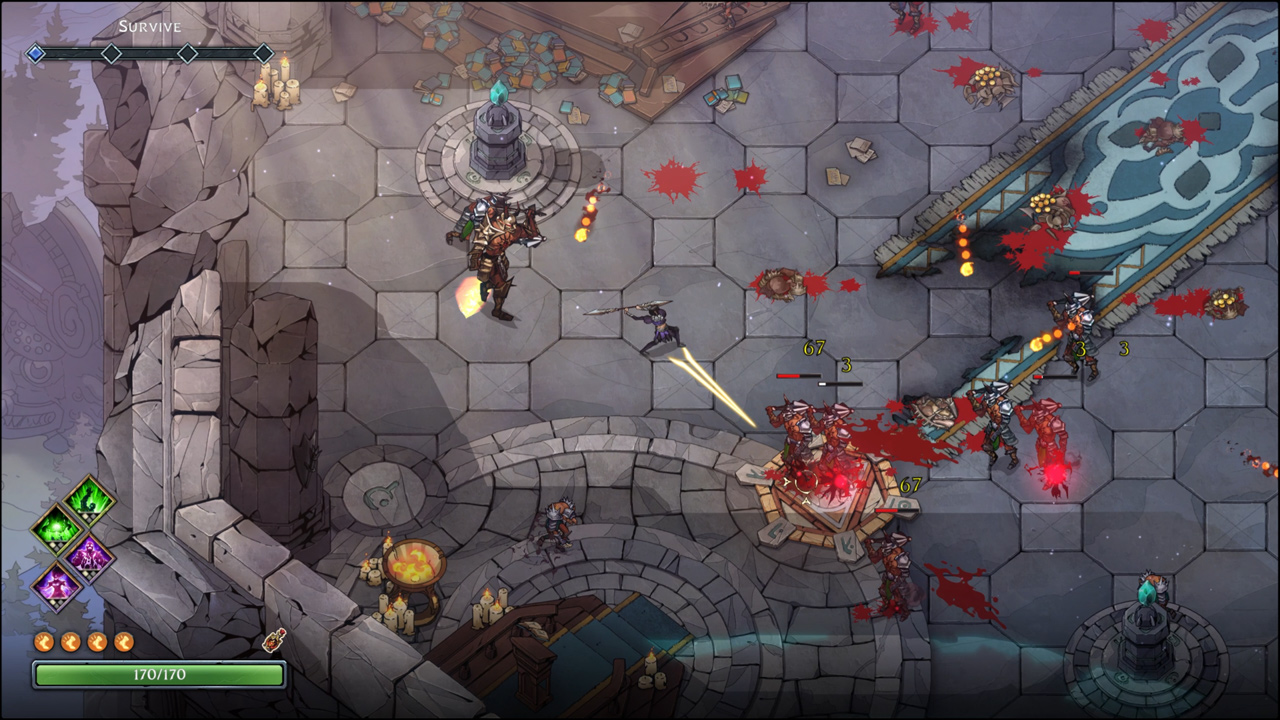Click the Survive objective label
1280x720 pixels.
pyautogui.click(x=150, y=26)
